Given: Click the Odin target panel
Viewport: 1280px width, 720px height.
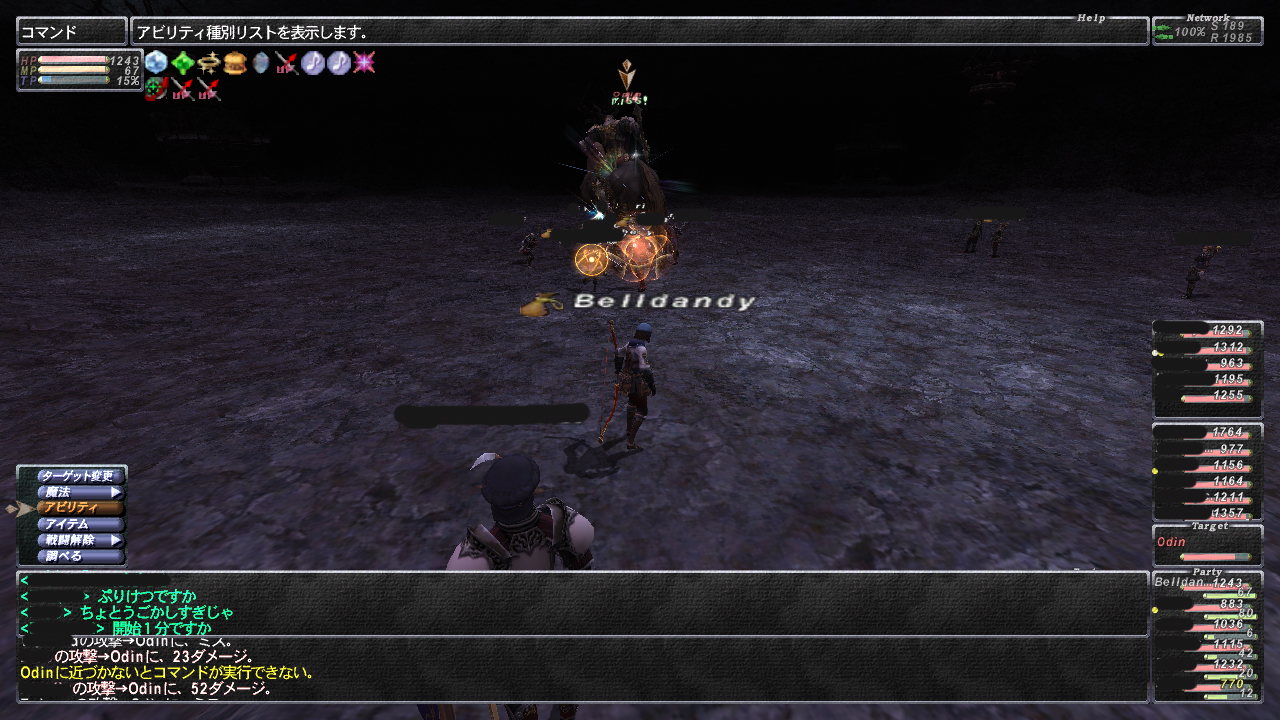Looking at the screenshot, I should pos(1207,548).
